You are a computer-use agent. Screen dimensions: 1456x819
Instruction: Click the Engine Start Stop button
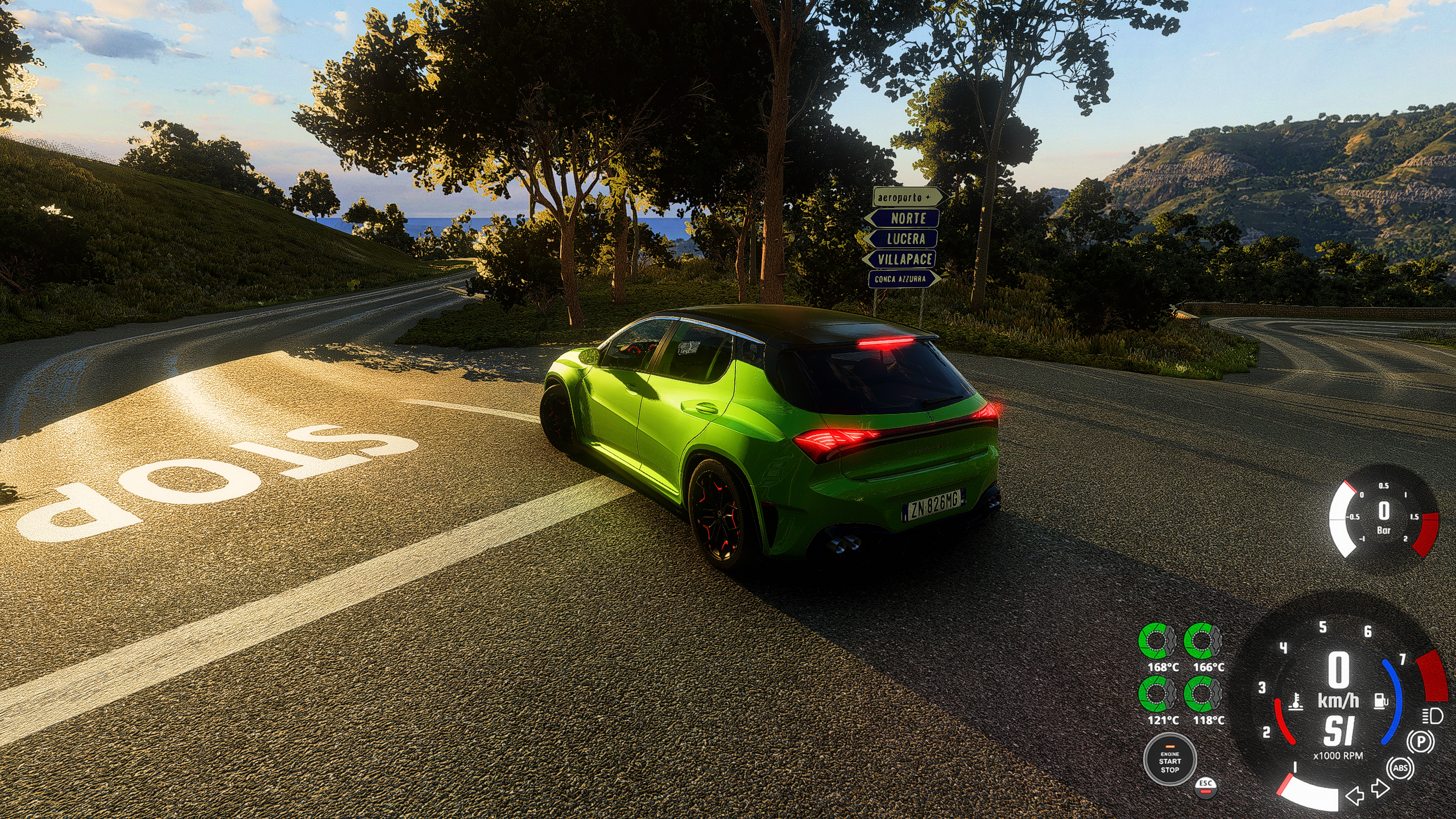1169,761
